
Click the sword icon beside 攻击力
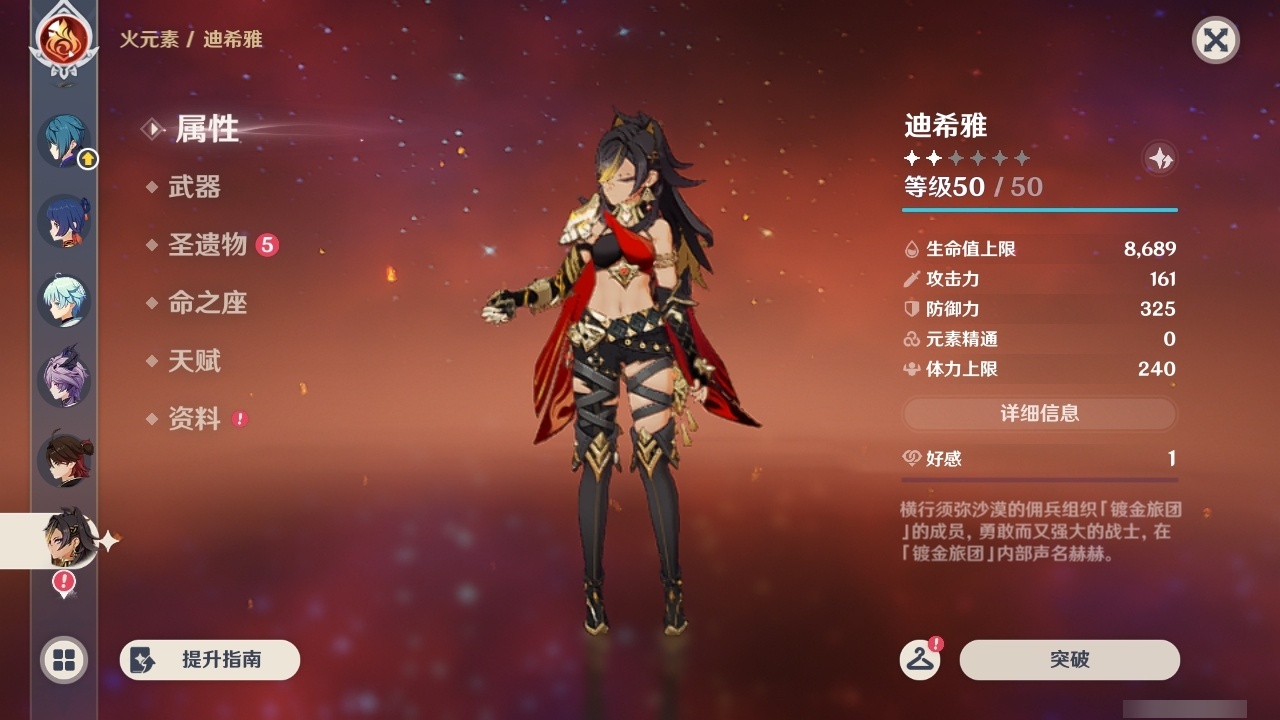point(911,279)
